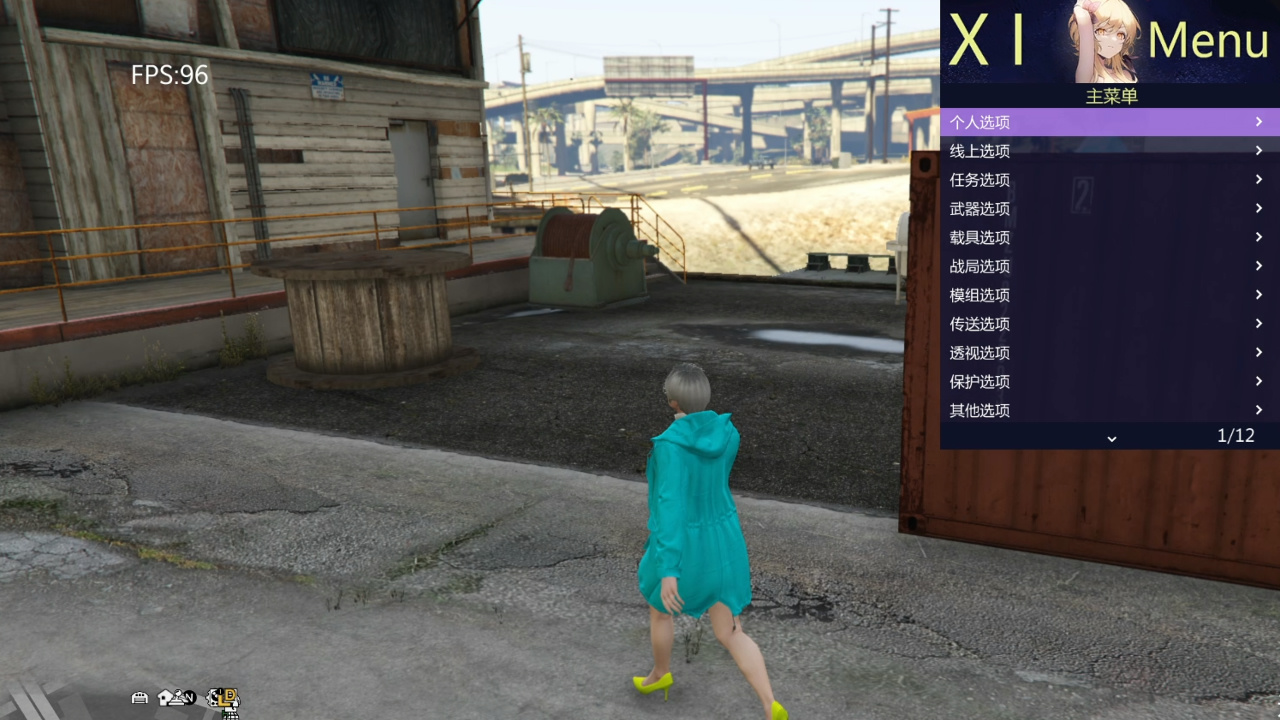Screen dimensions: 1280x720
Task: Expand 载具选项 via its arrow
Action: 1258,237
